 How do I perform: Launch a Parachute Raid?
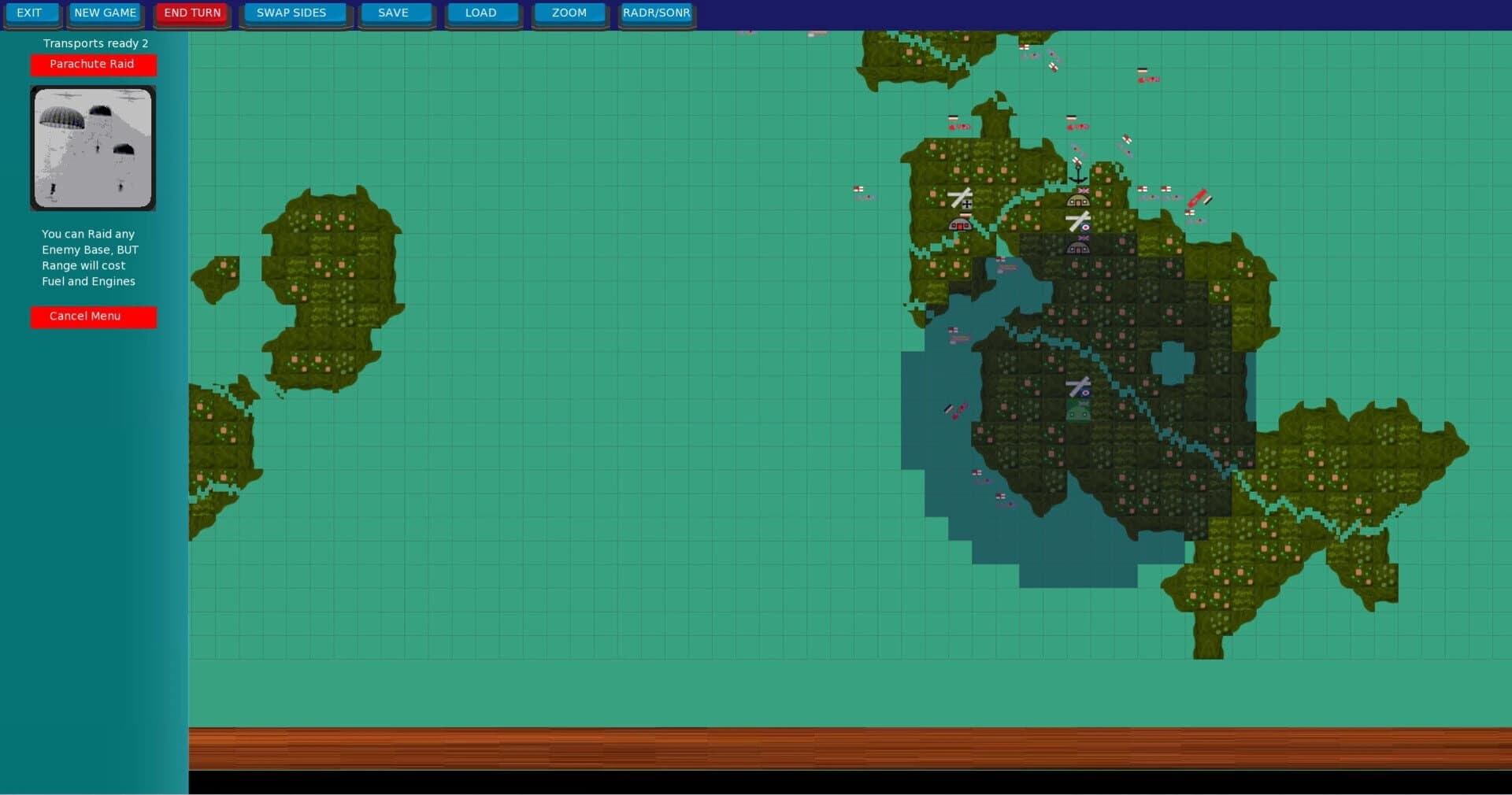point(93,65)
